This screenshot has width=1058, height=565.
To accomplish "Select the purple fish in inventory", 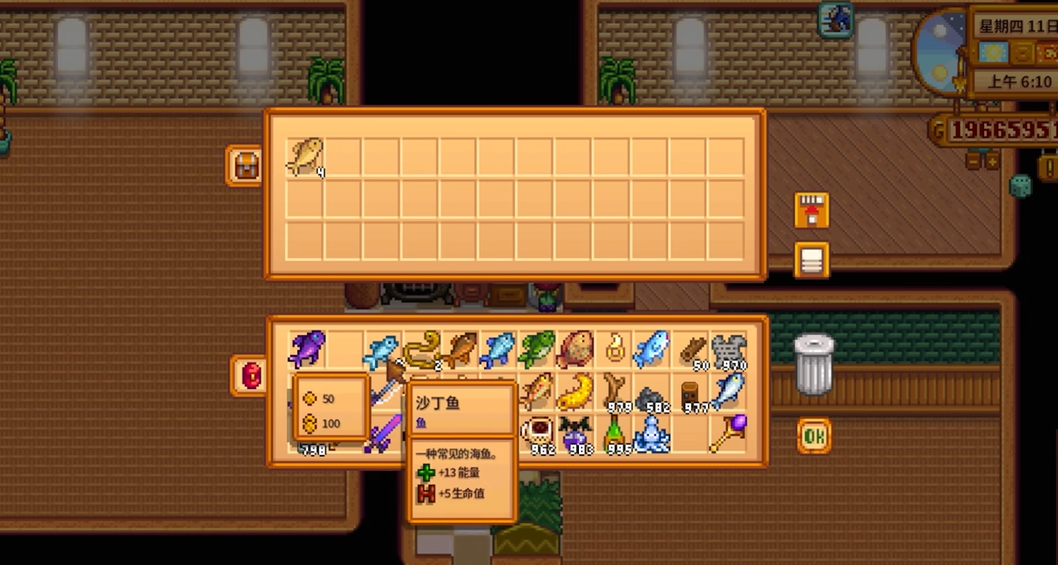I will point(306,349).
